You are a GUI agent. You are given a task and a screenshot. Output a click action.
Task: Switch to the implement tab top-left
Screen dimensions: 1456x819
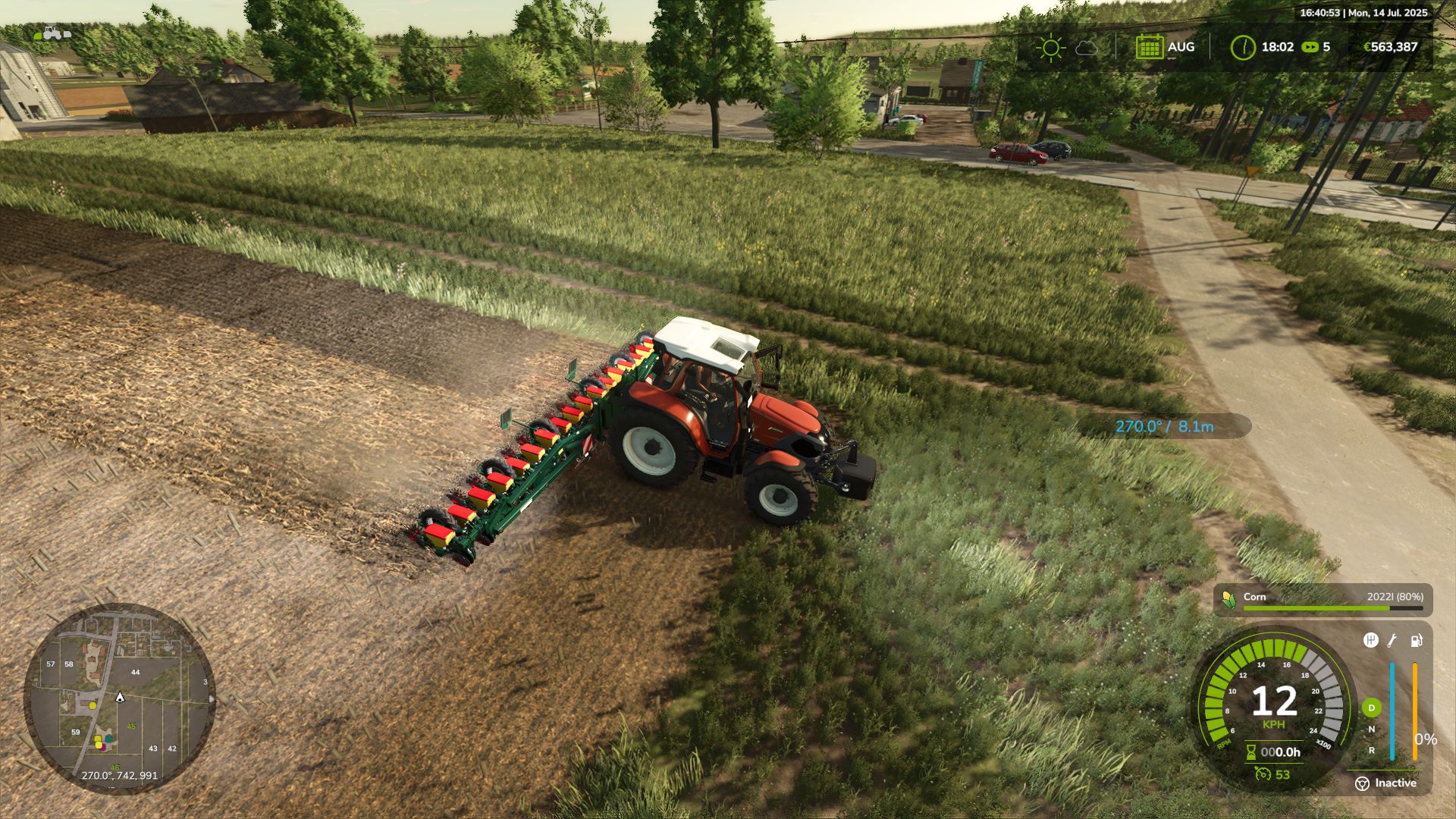pos(67,35)
